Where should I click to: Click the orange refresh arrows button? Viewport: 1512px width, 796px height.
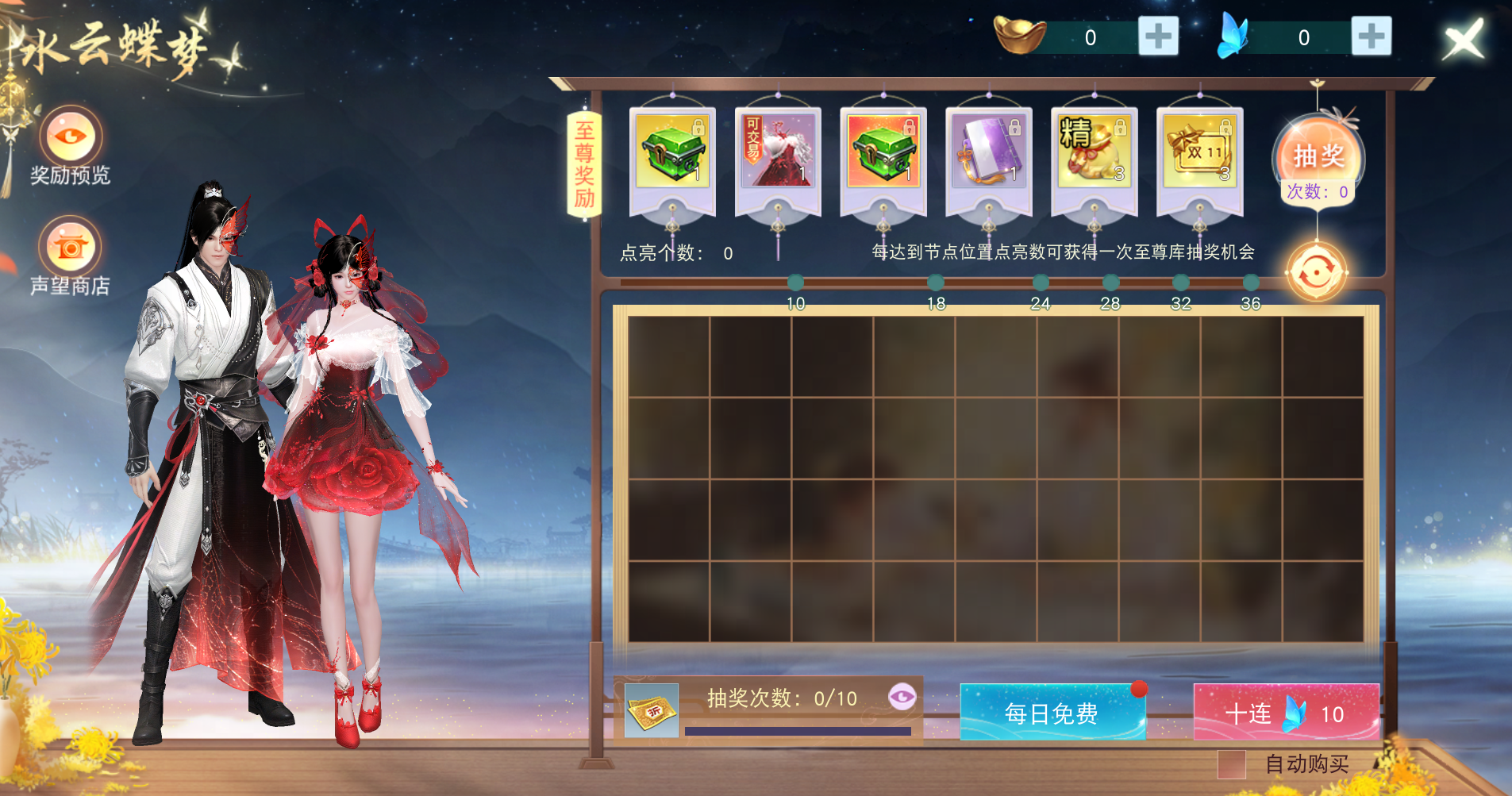click(x=1316, y=273)
